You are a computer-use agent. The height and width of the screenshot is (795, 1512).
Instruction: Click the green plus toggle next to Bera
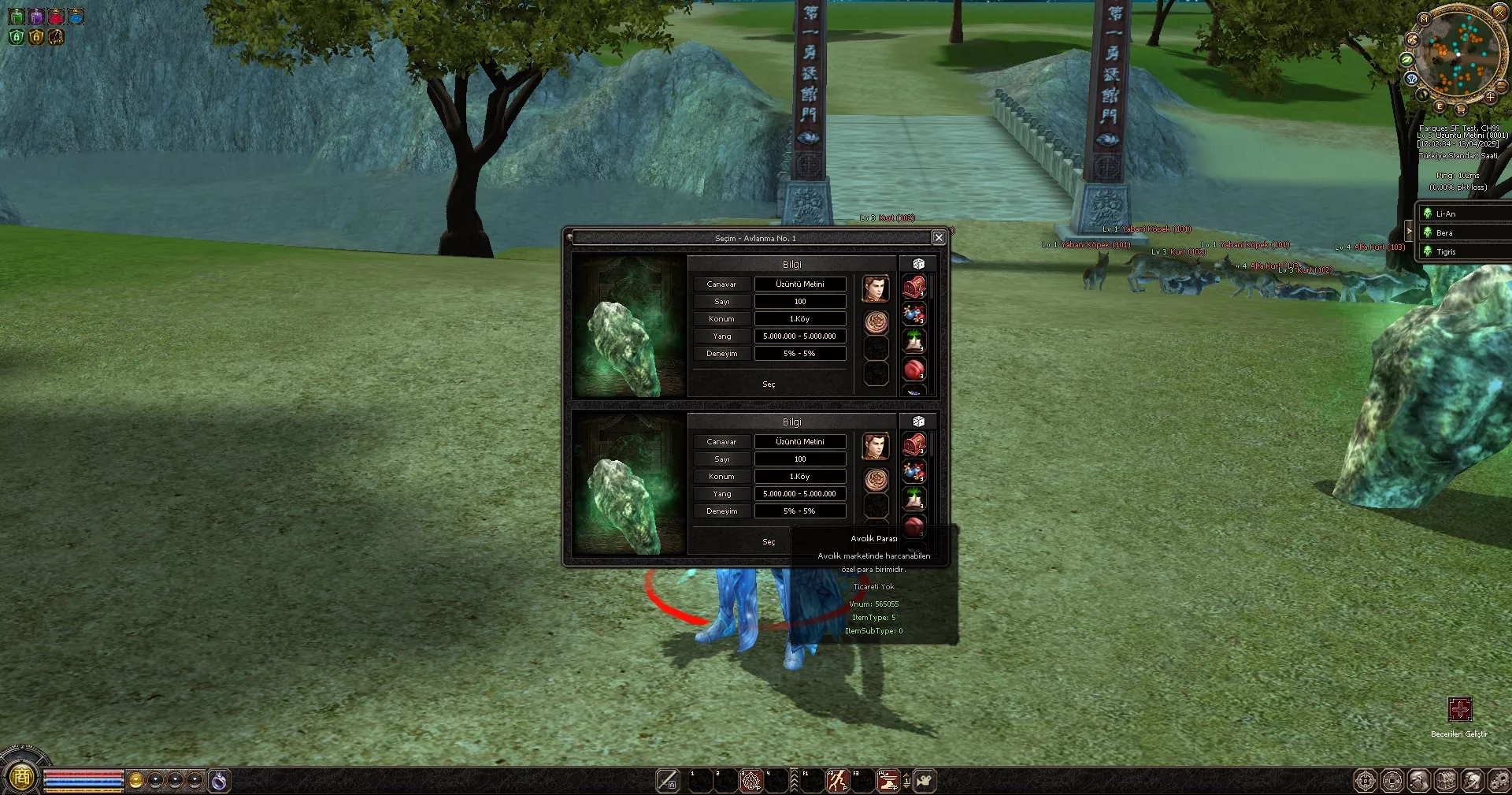(1427, 232)
